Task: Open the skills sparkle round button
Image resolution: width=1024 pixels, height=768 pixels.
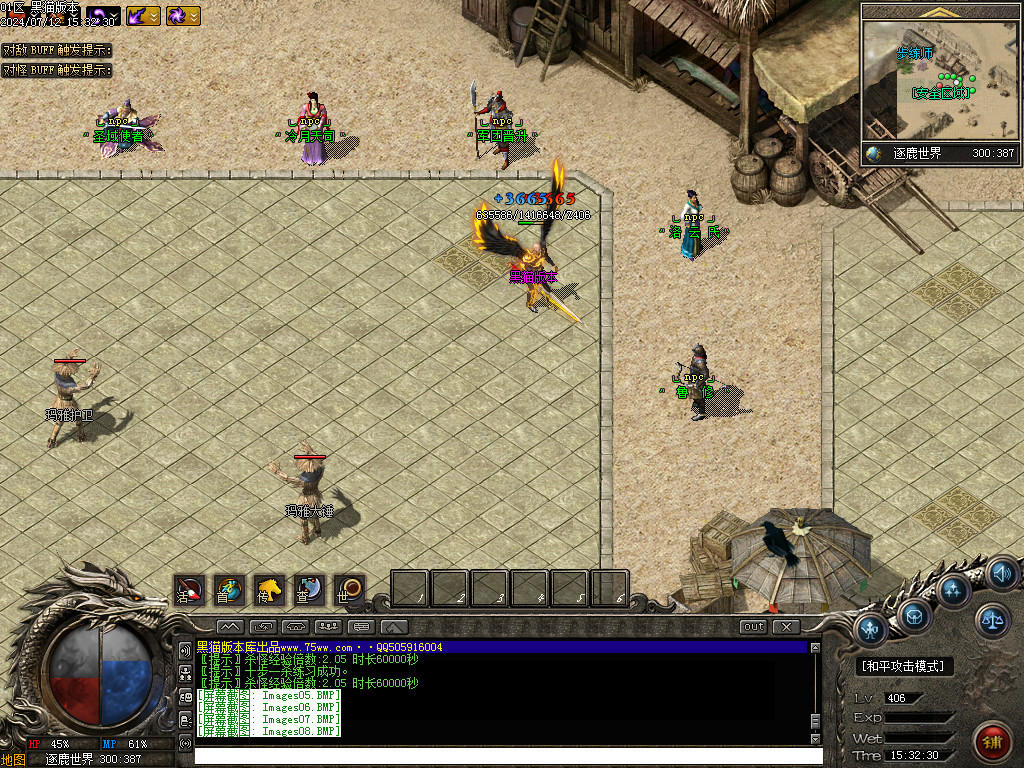Action: click(x=953, y=589)
